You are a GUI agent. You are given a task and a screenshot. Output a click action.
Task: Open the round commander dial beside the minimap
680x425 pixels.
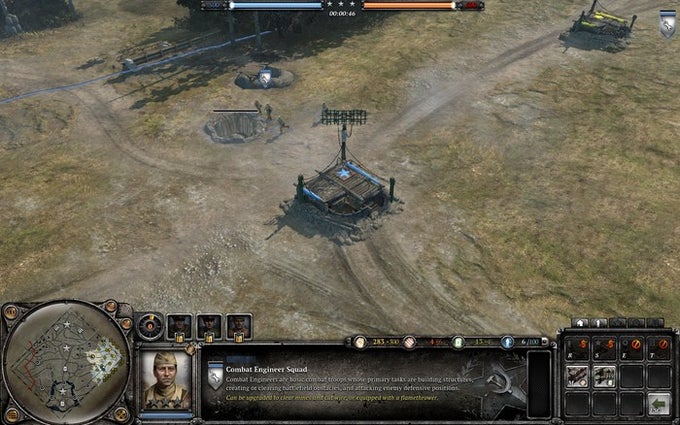click(150, 325)
